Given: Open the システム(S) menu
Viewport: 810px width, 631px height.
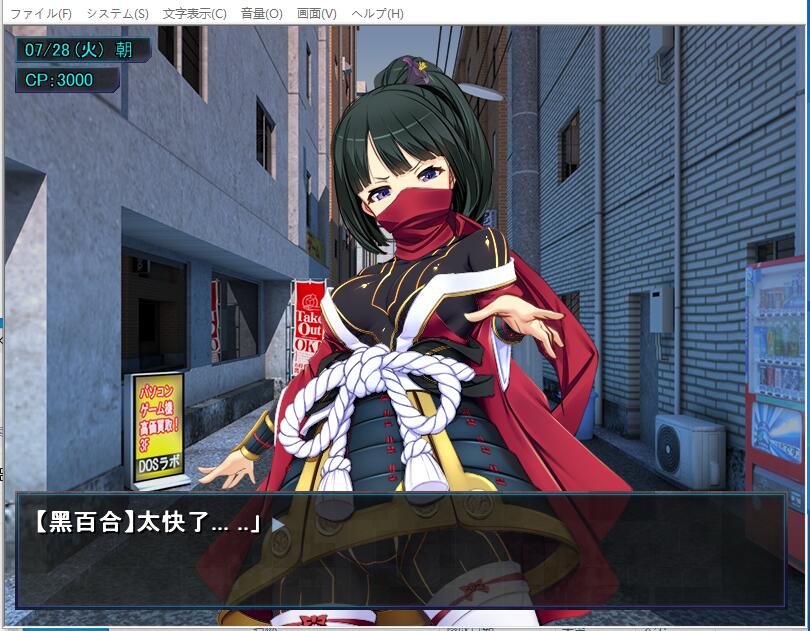Looking at the screenshot, I should click(x=117, y=14).
